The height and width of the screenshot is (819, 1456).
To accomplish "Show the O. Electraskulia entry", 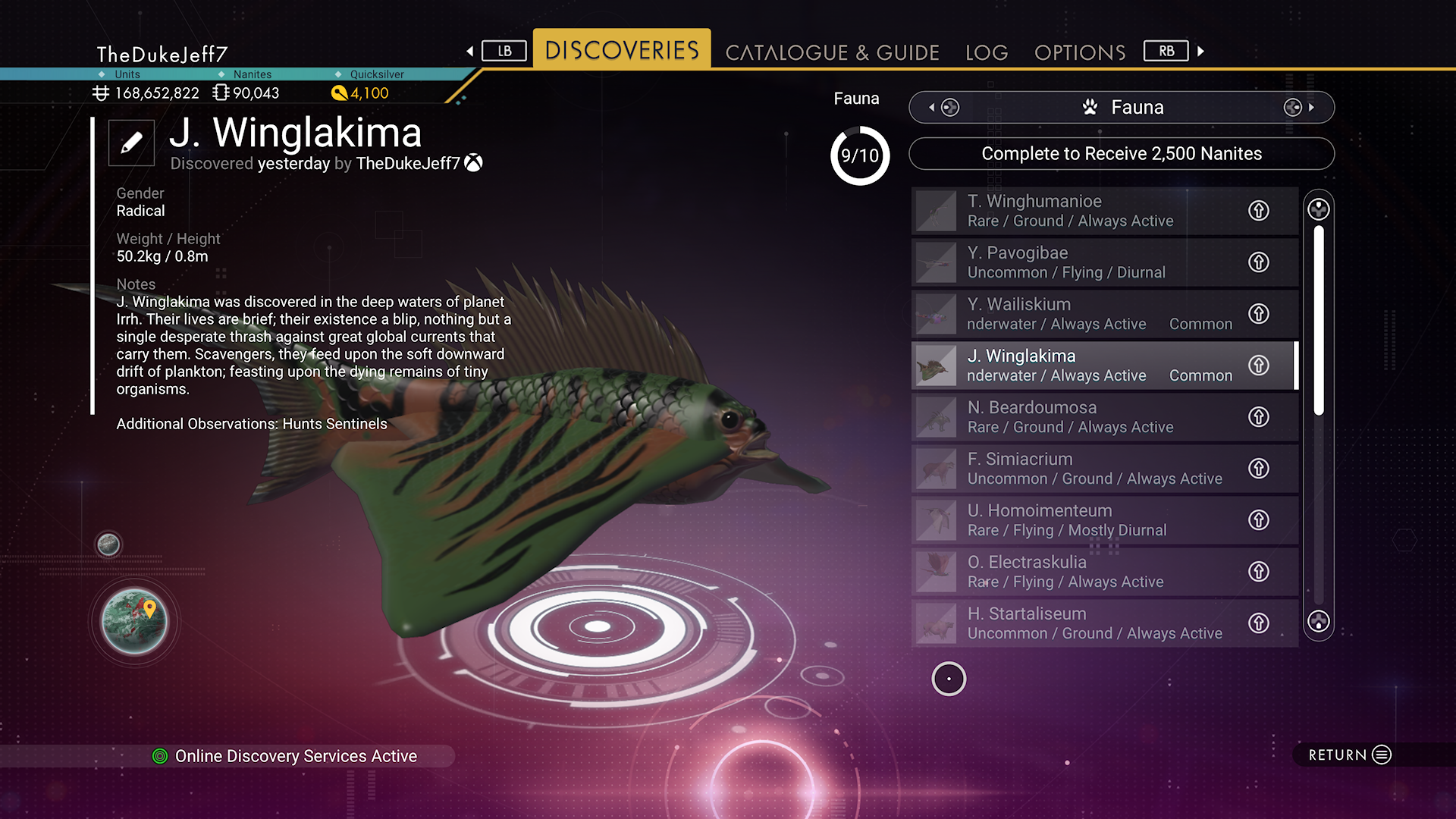I will pyautogui.click(x=1092, y=572).
